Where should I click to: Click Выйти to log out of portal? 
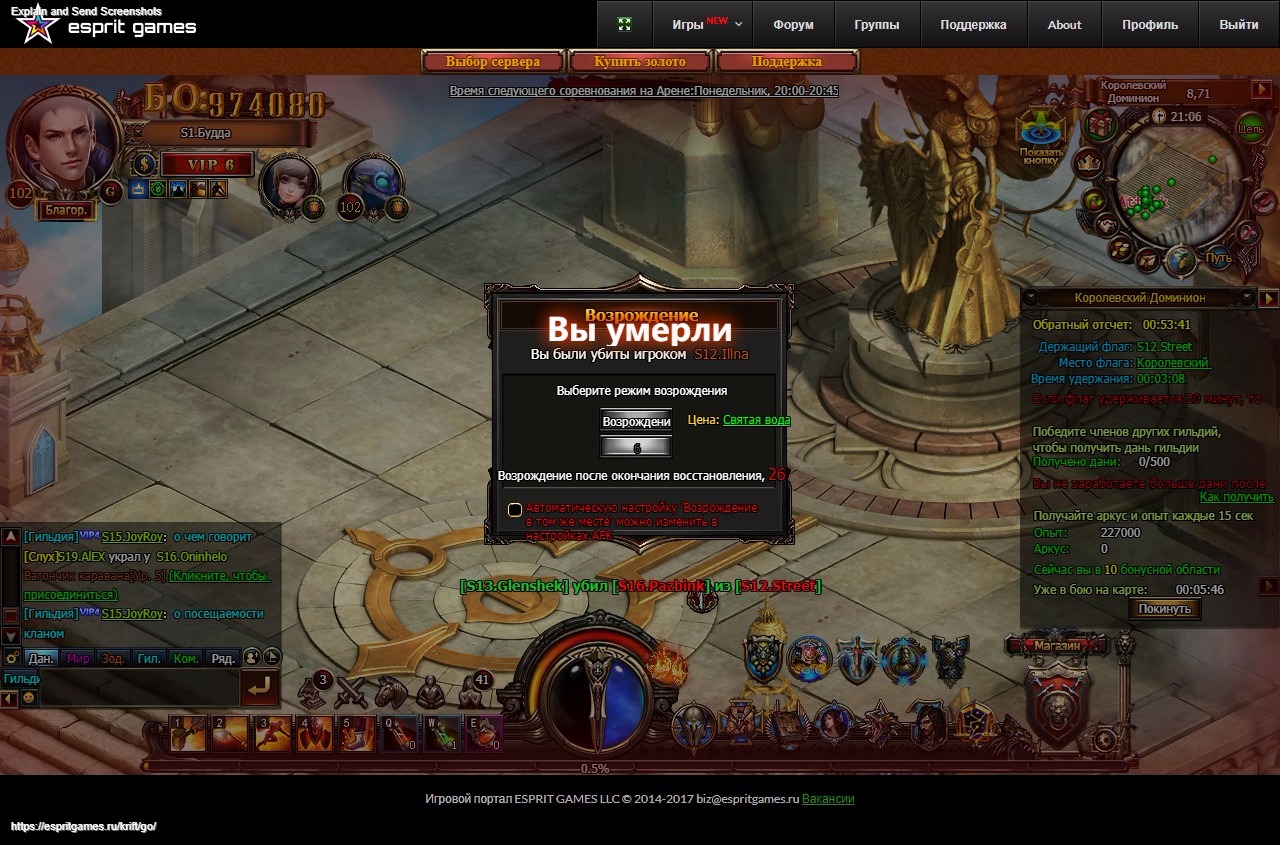pyautogui.click(x=1239, y=25)
